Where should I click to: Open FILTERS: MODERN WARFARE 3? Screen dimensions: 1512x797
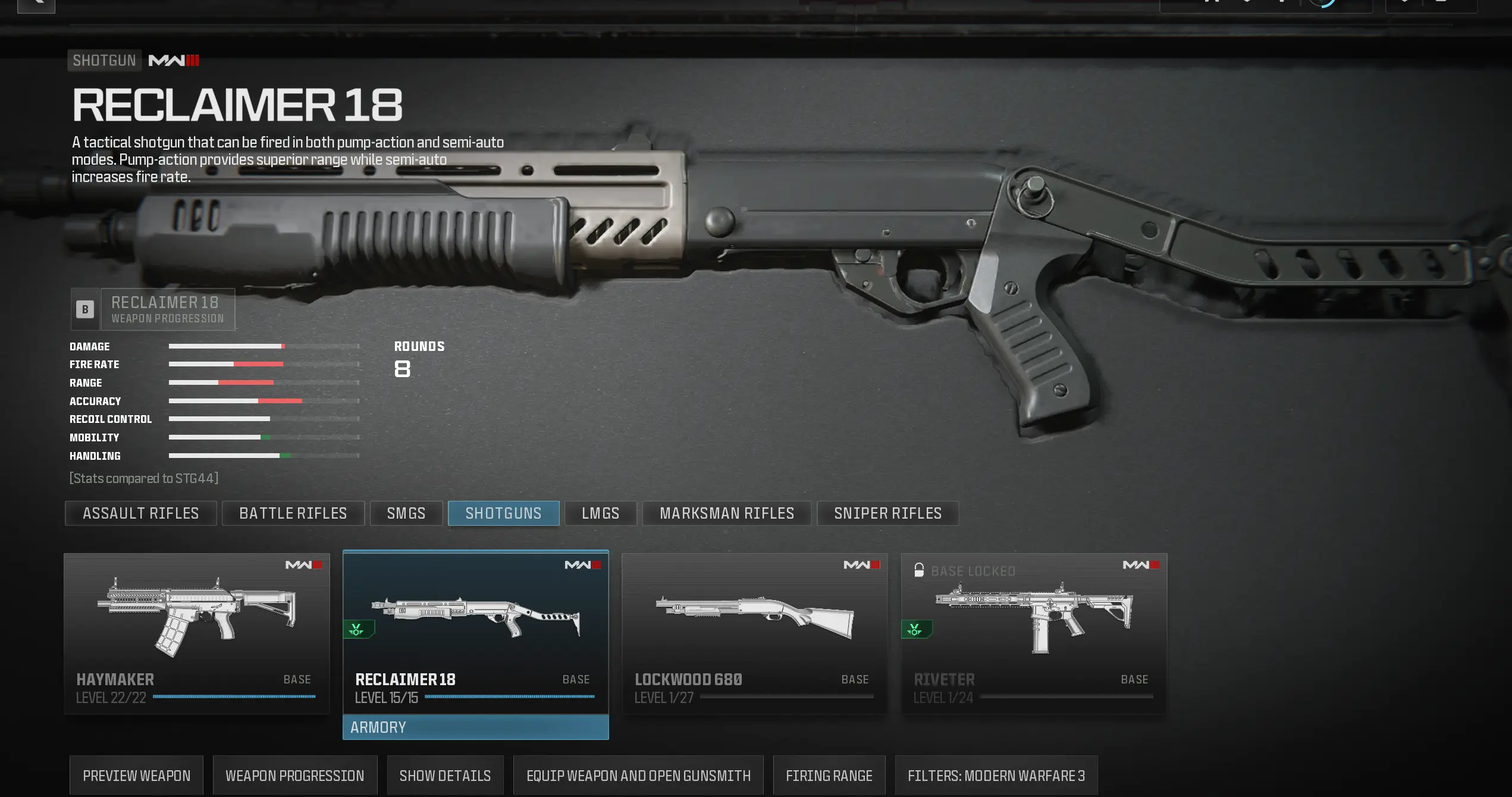996,775
